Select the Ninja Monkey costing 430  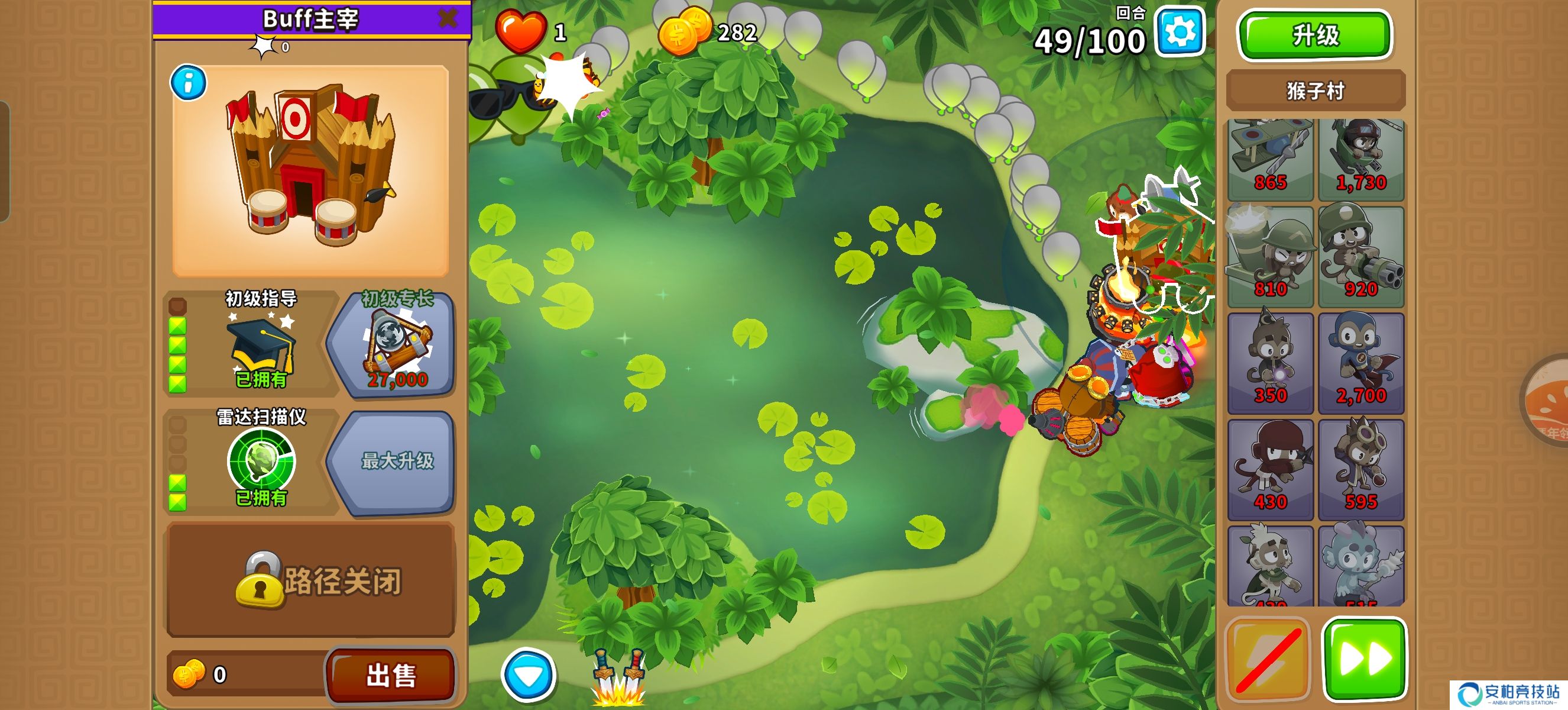tap(1270, 469)
